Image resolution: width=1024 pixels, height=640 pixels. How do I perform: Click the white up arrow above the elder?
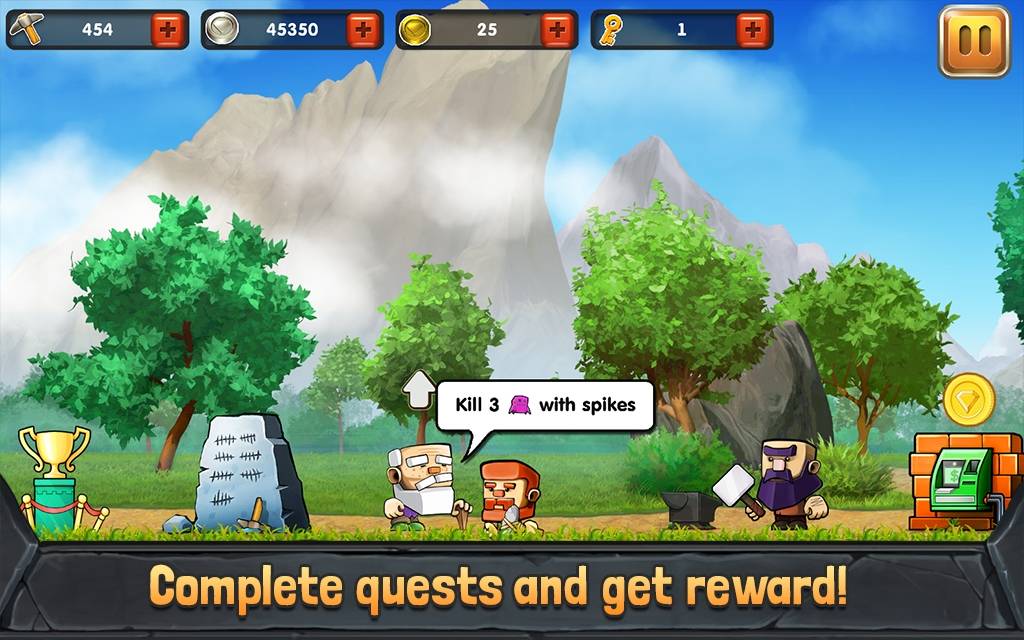coord(419,391)
